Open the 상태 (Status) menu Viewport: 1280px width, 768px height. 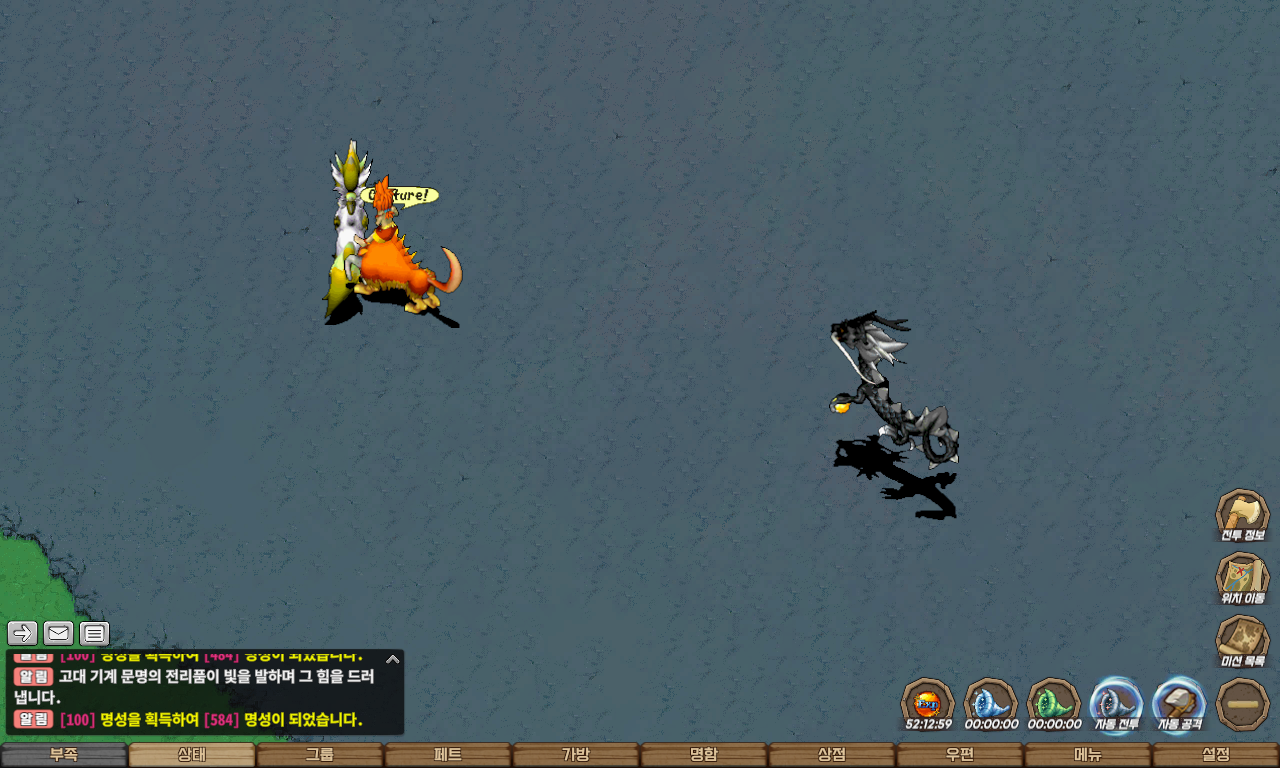(192, 755)
